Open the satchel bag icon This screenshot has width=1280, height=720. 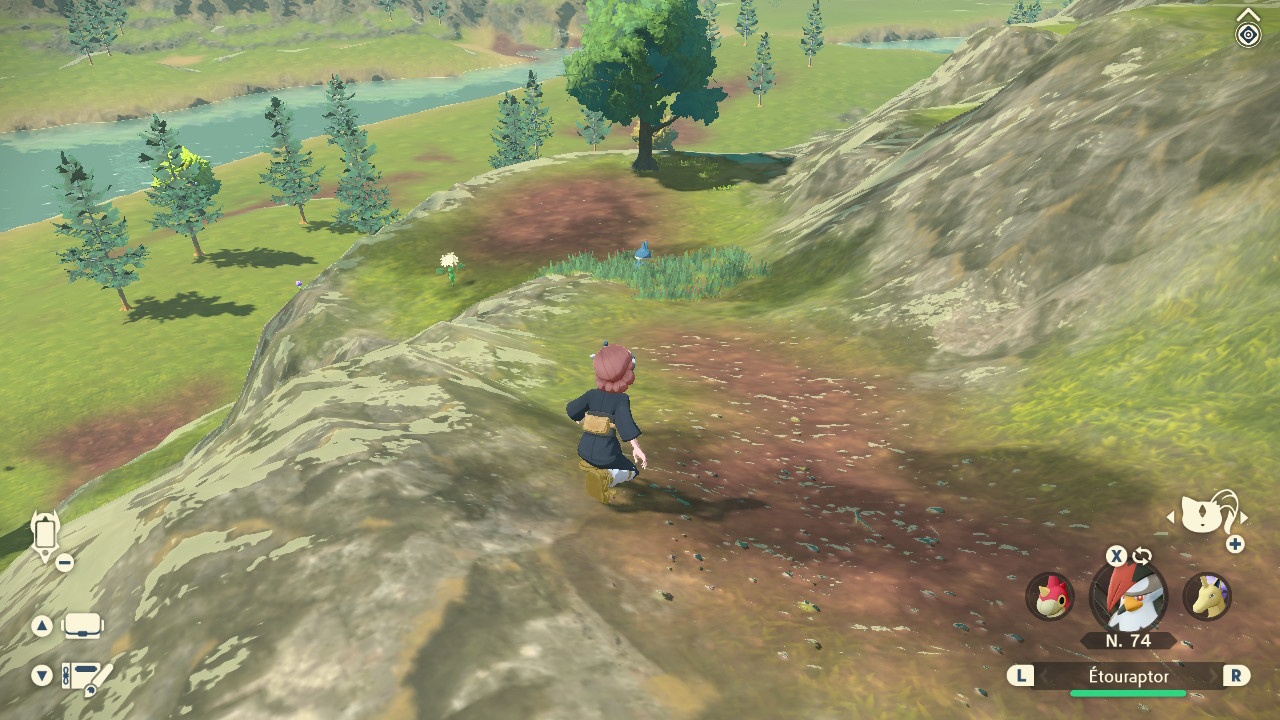point(83,627)
